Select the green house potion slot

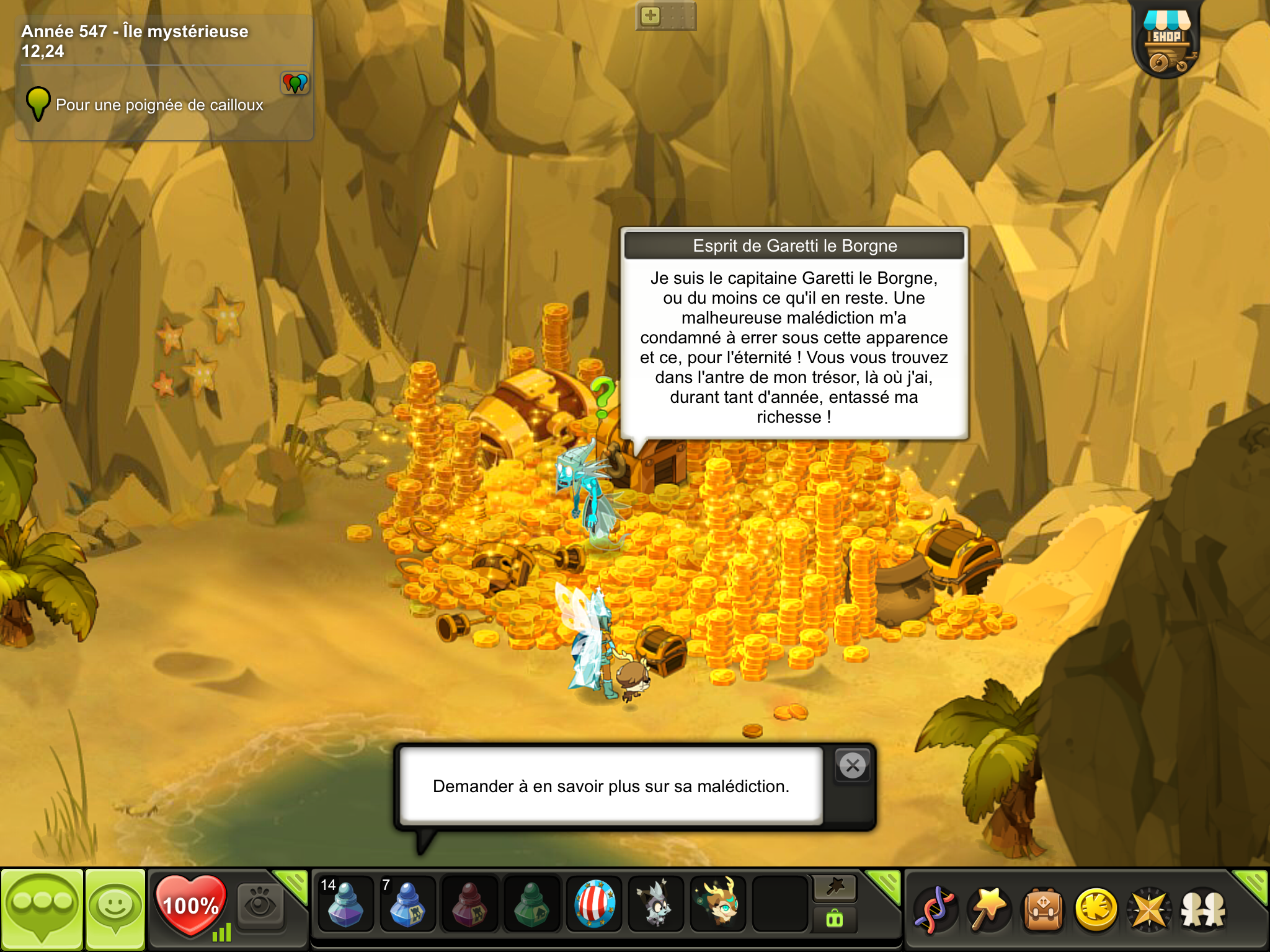click(x=531, y=905)
